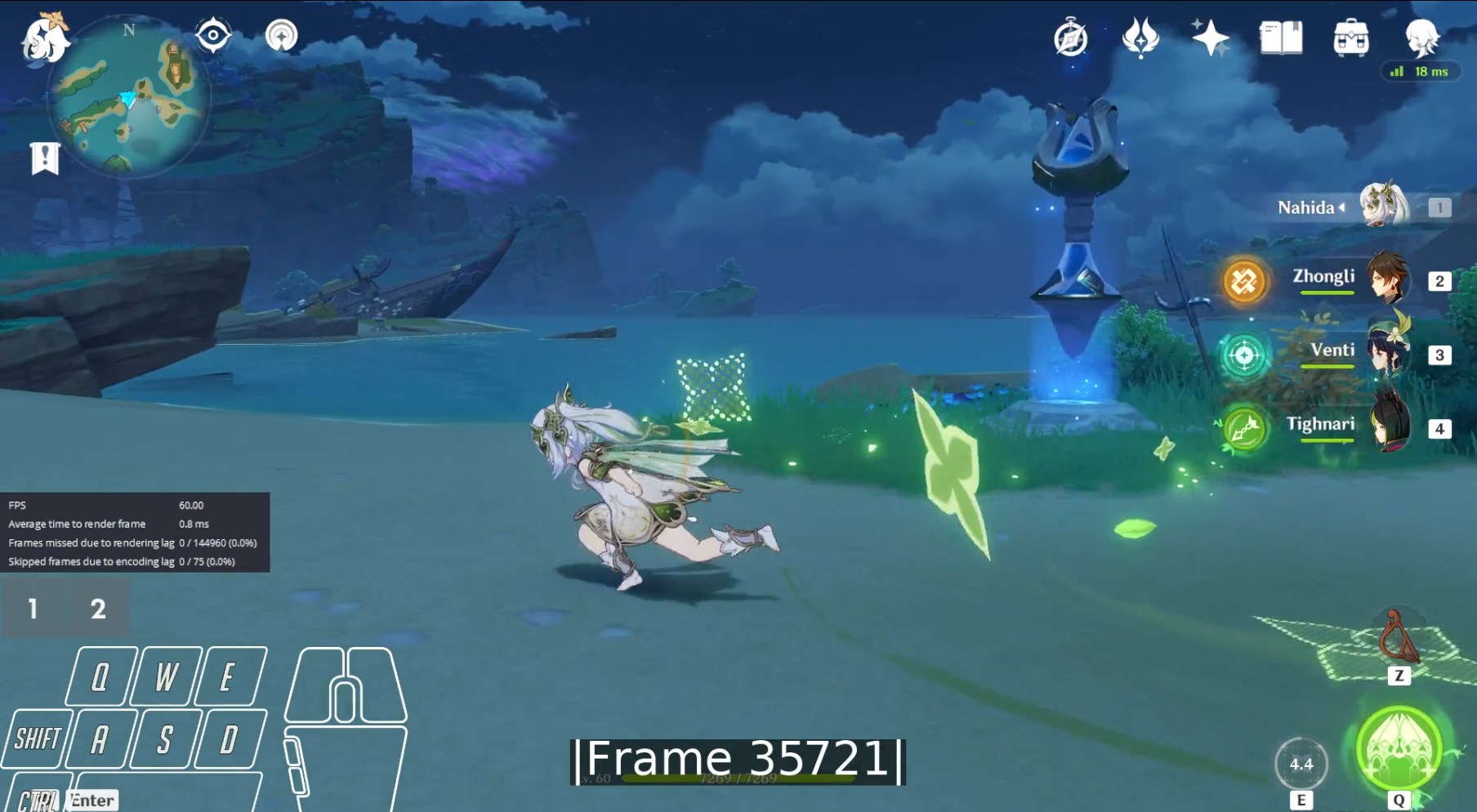Trigger Venti's teal Anemo burst icon

pyautogui.click(x=1244, y=355)
